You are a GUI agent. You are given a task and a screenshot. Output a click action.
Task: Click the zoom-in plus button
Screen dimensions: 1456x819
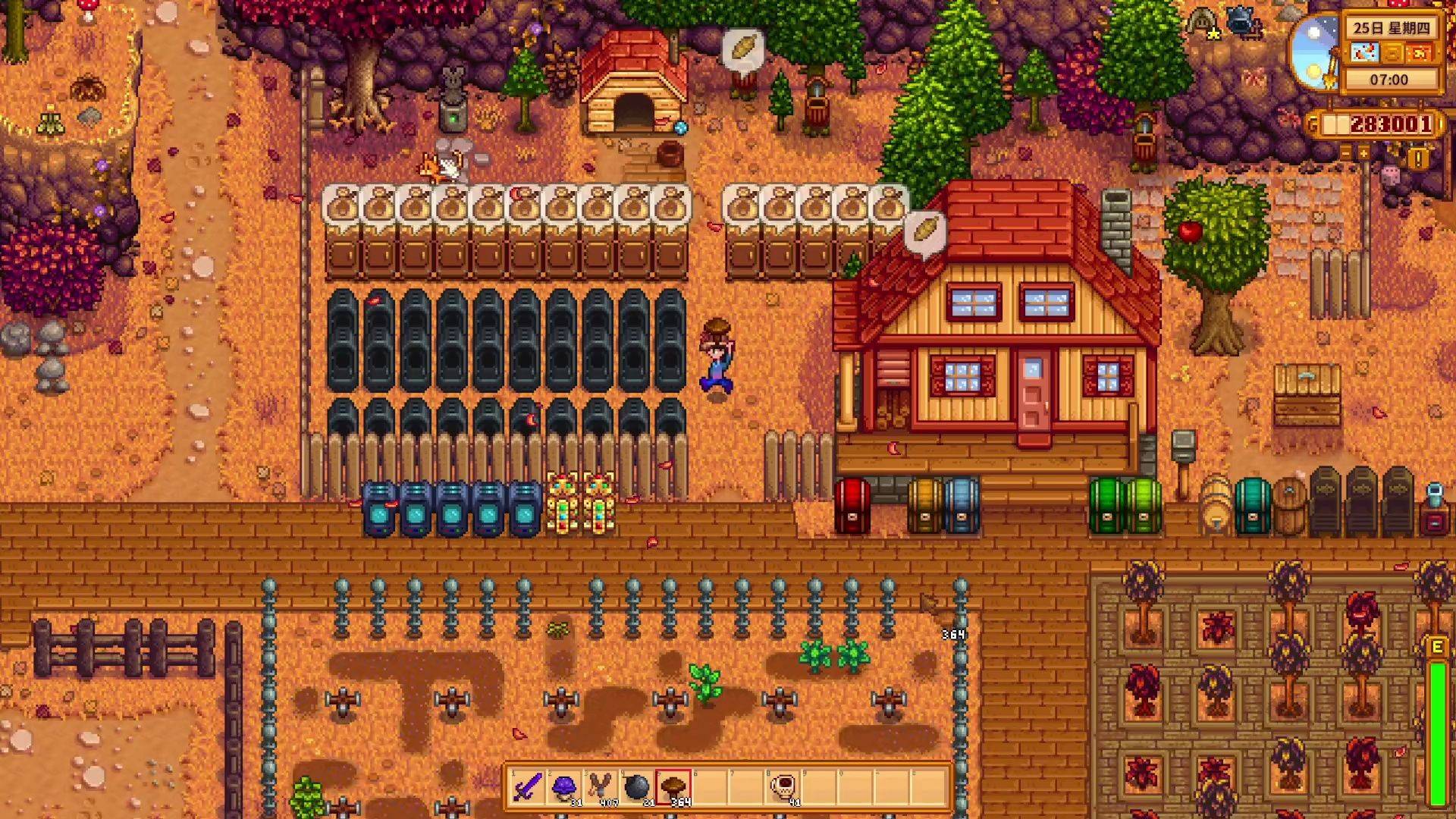point(1363,153)
